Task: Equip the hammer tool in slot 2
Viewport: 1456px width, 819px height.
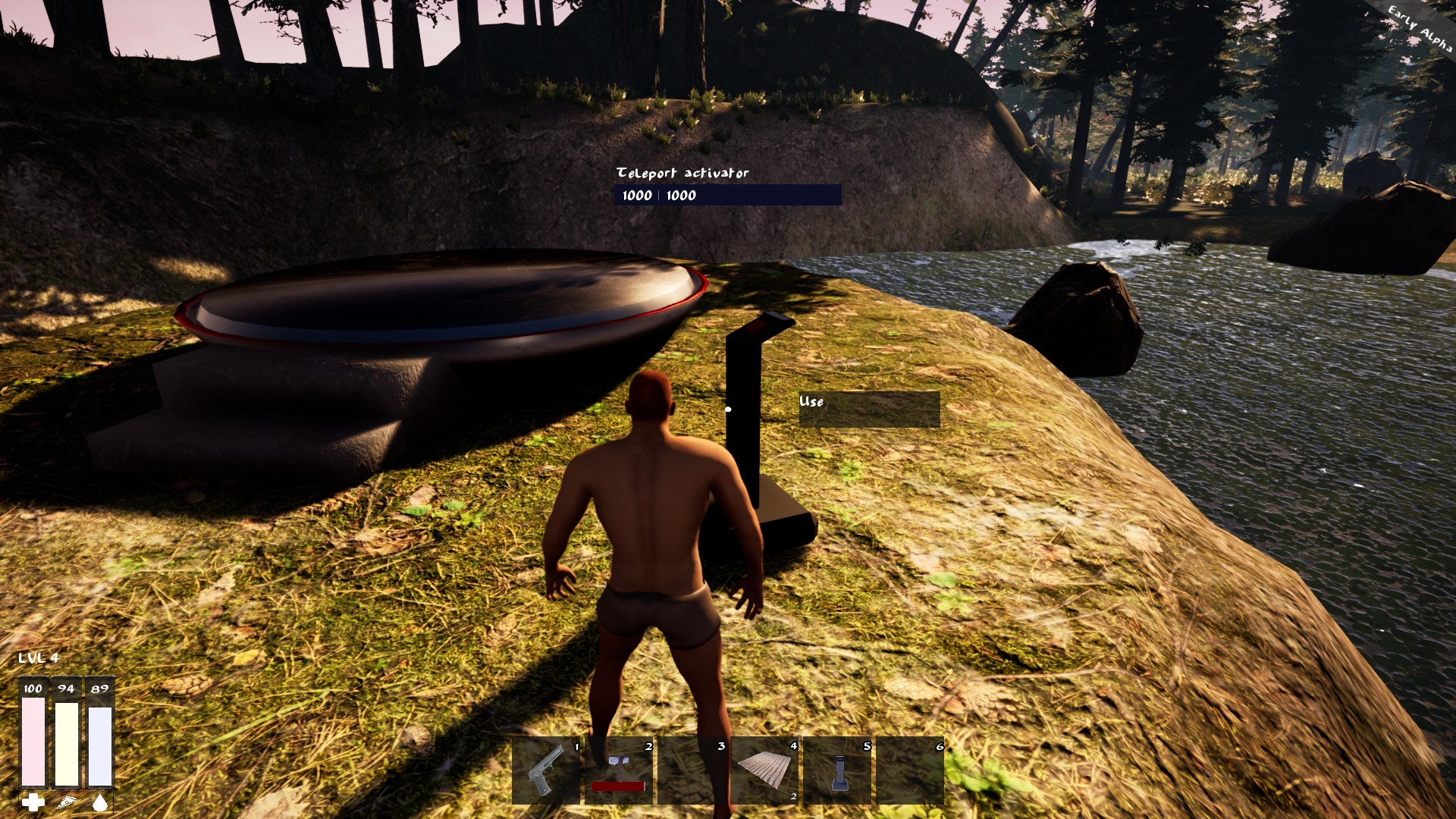Action: click(619, 770)
